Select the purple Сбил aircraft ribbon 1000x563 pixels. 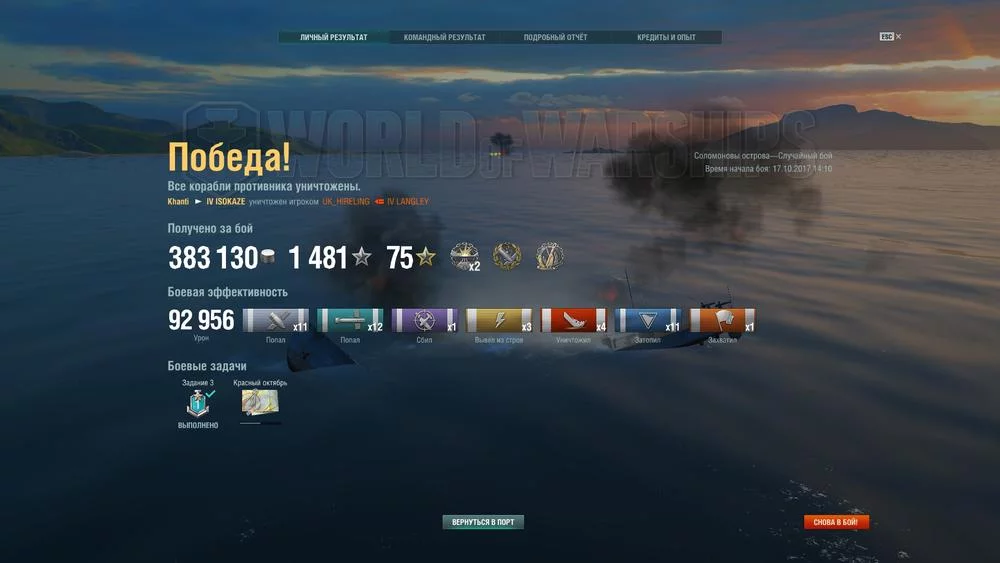click(x=424, y=320)
